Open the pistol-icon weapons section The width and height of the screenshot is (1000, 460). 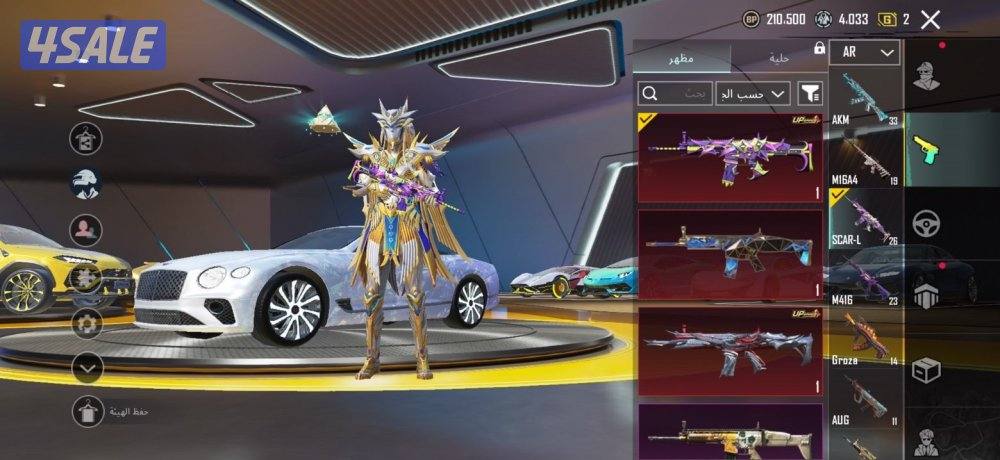click(x=926, y=149)
